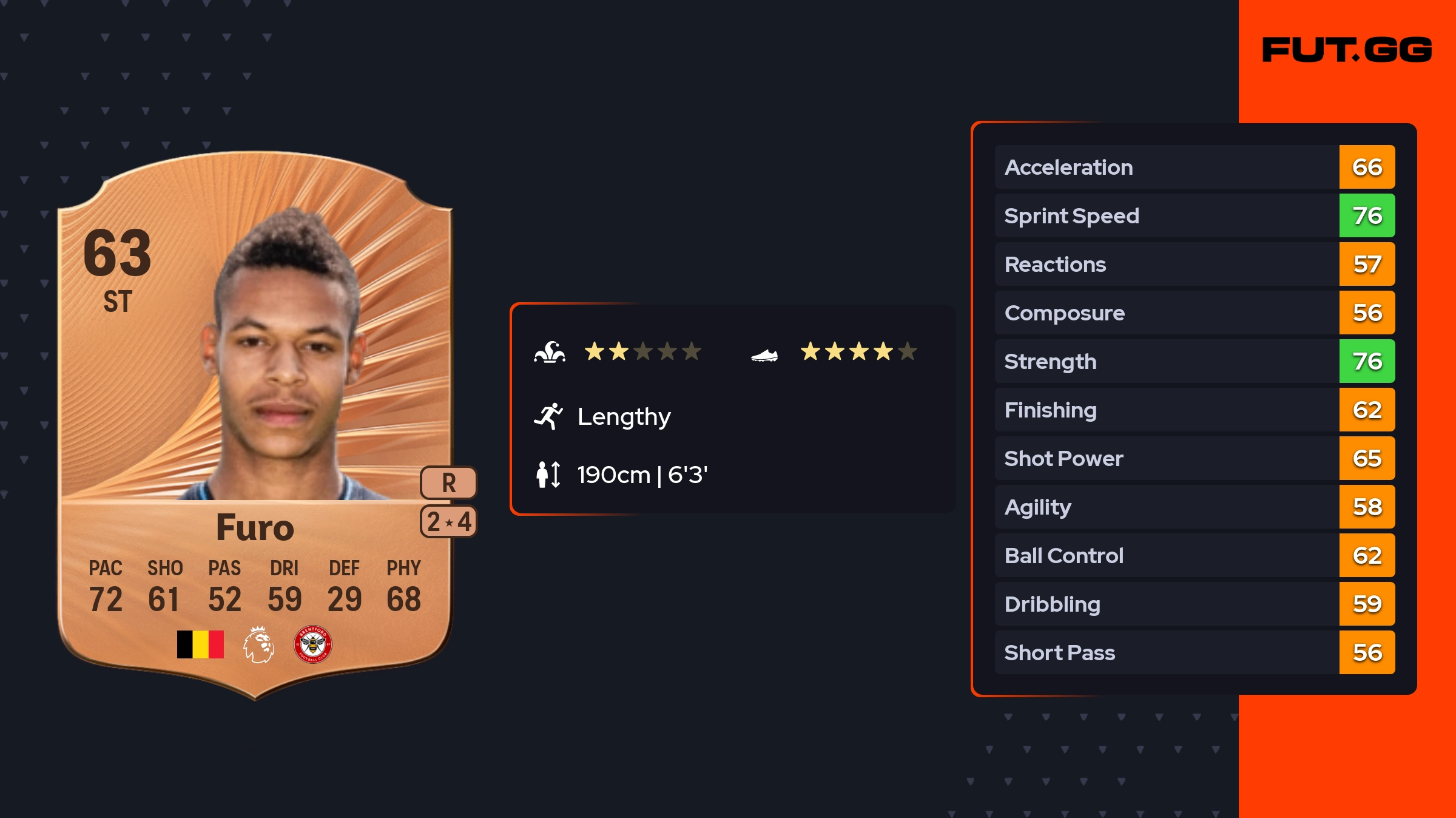Select the Brentford club crest
This screenshot has width=1456, height=818.
312,644
